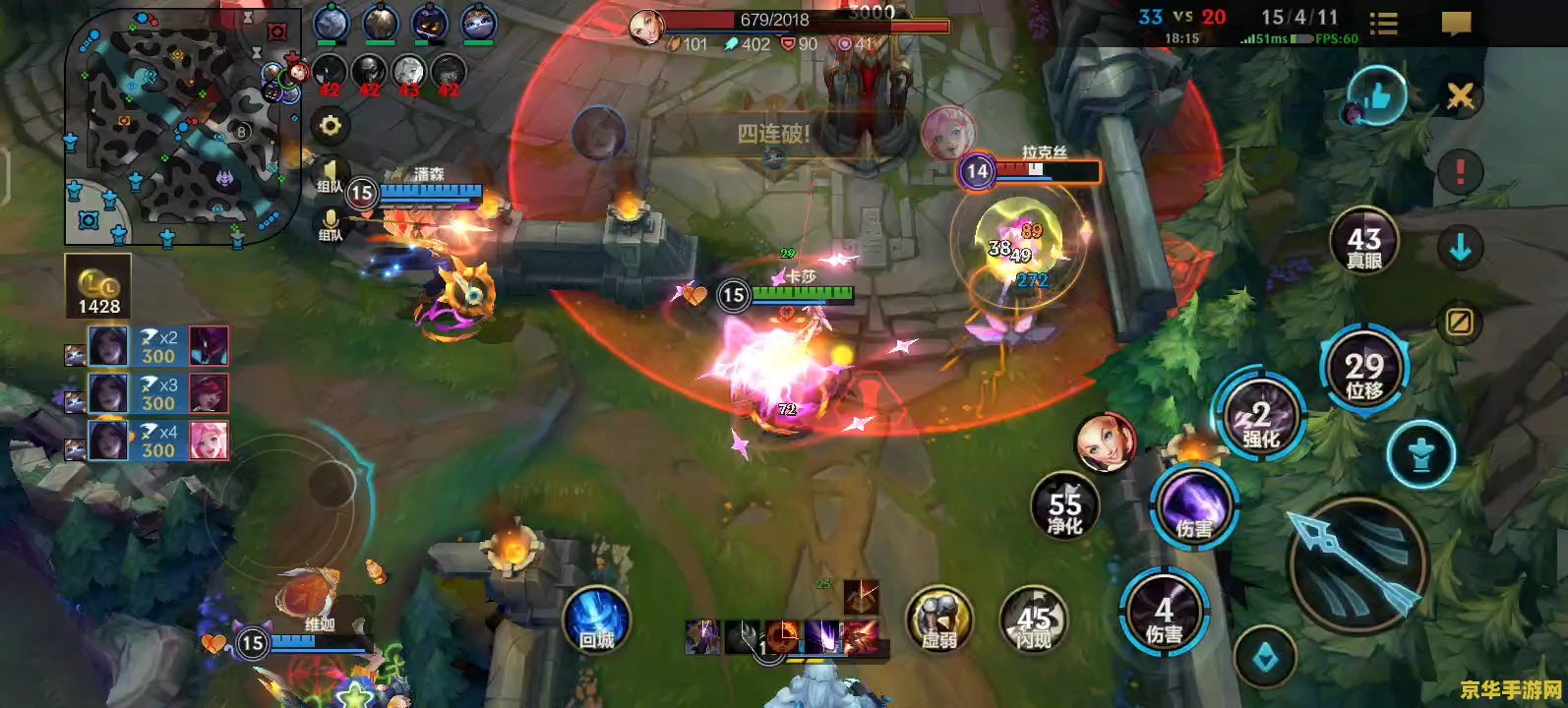
Task: Open the settings gear
Action: point(330,126)
